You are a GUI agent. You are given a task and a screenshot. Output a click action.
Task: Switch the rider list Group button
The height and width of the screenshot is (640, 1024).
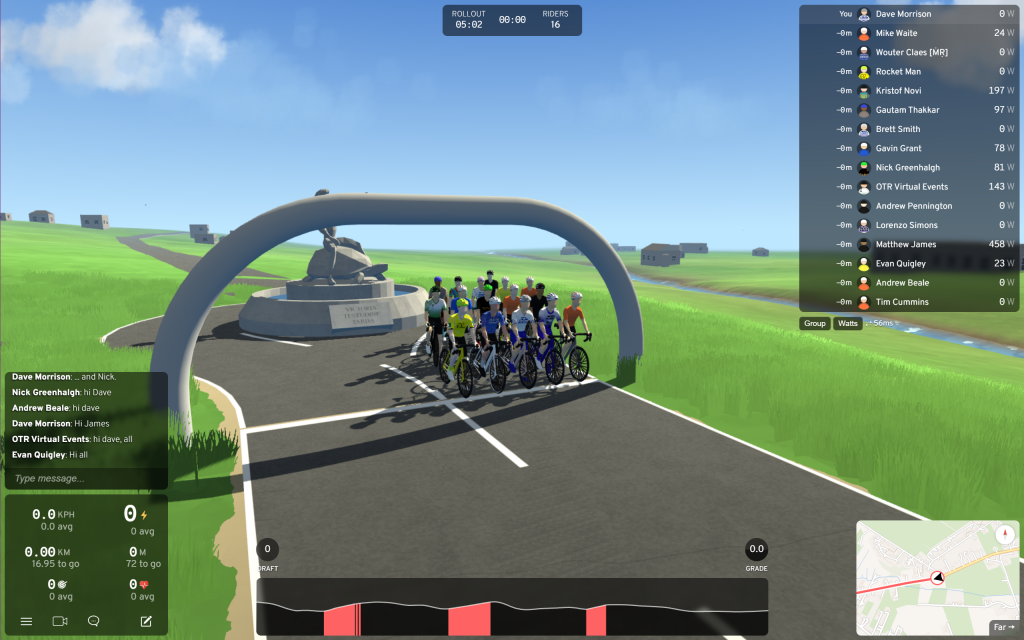coord(815,323)
